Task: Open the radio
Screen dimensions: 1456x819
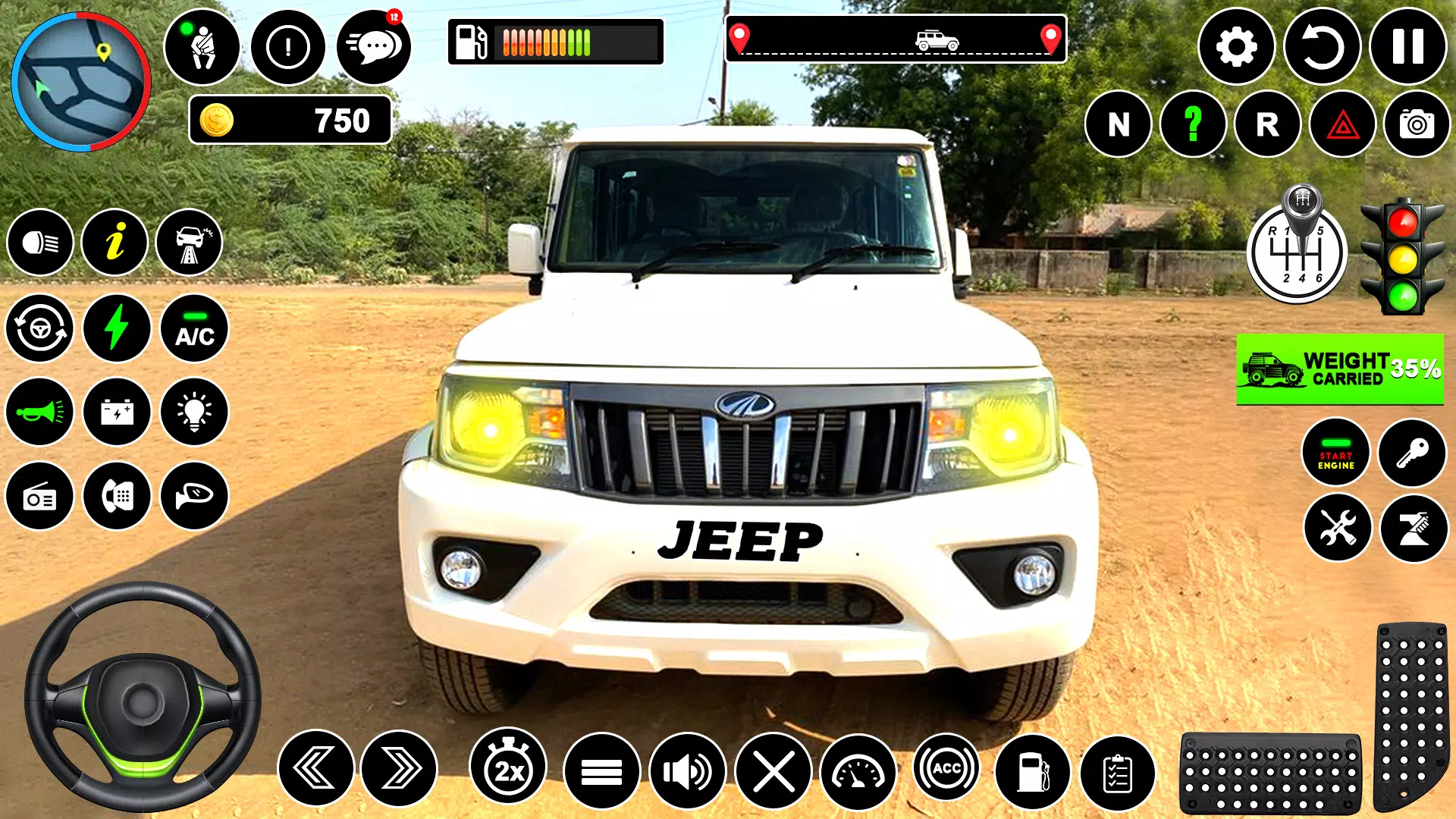Action: tap(40, 497)
